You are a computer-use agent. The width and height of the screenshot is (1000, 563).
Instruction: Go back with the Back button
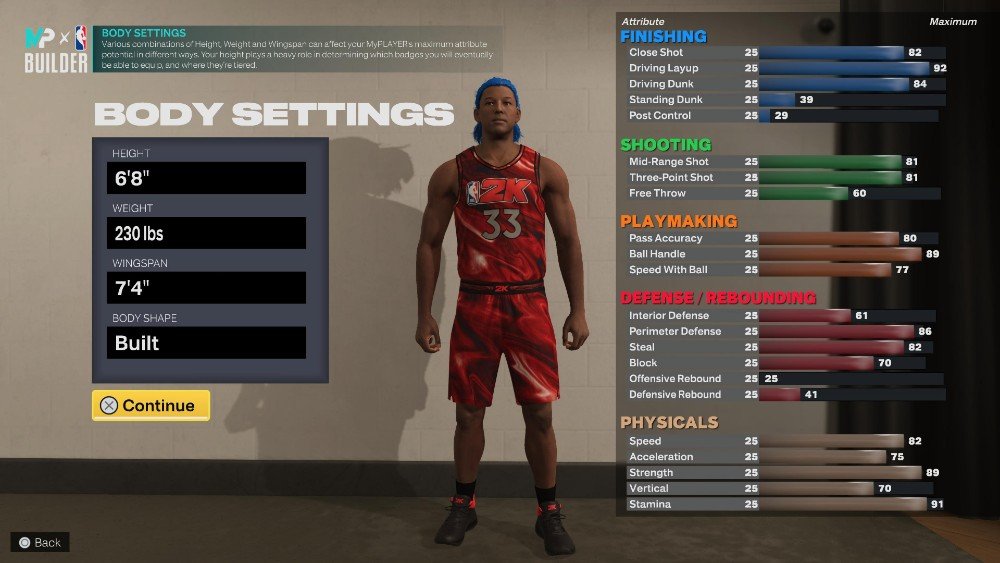click(x=40, y=542)
